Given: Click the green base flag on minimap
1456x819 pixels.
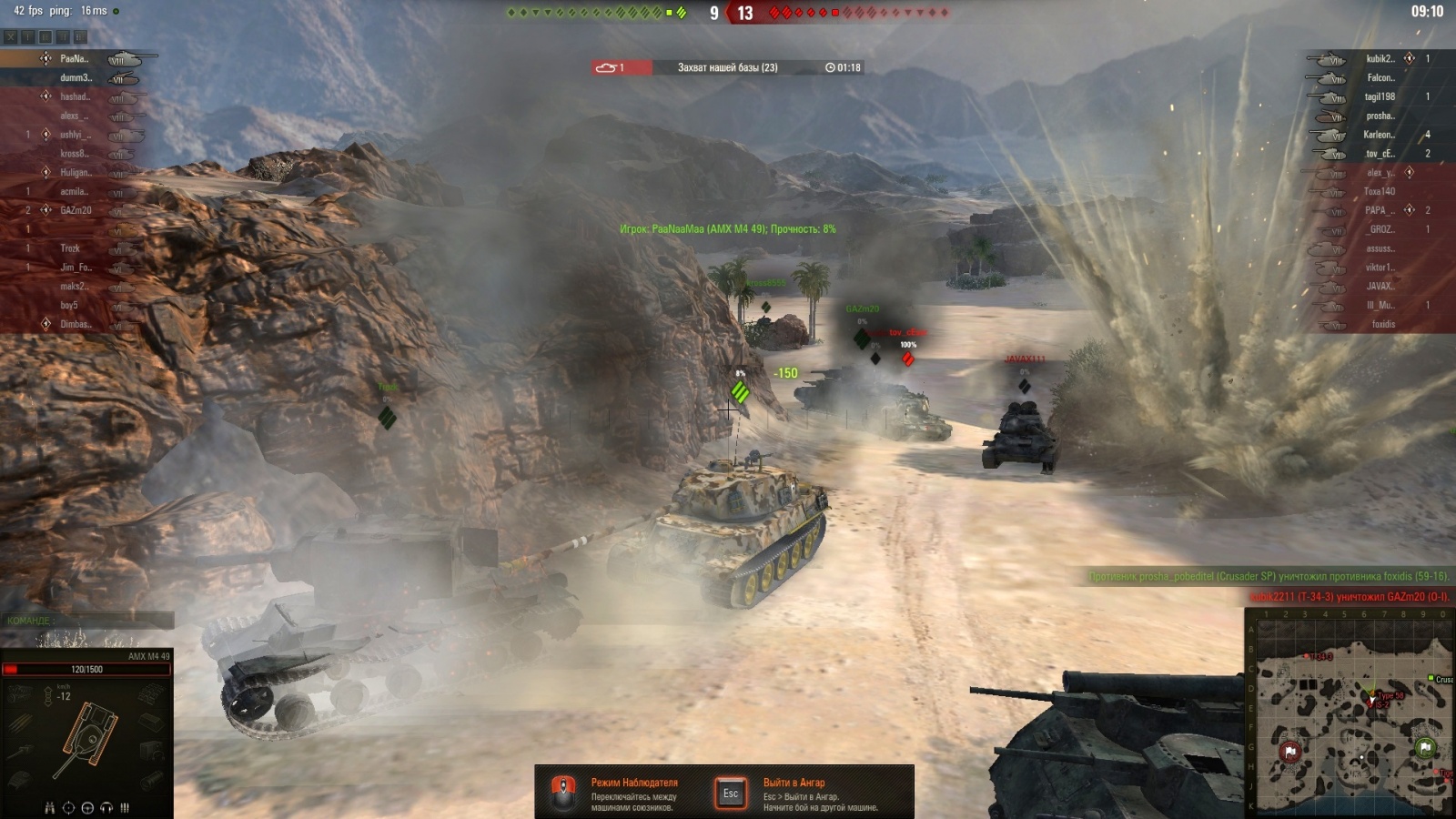Looking at the screenshot, I should click(x=1425, y=747).
